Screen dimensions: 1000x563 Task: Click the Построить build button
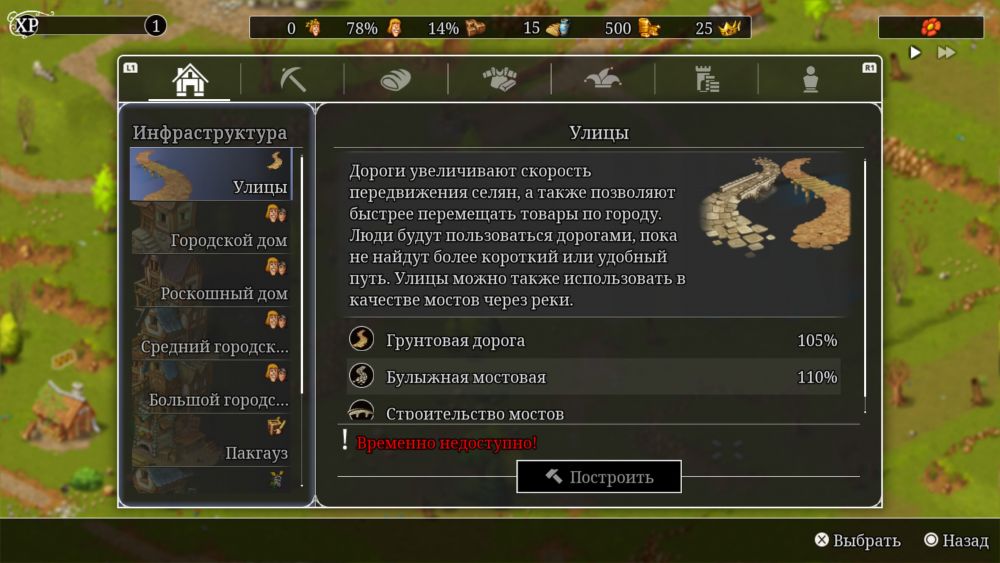[598, 477]
